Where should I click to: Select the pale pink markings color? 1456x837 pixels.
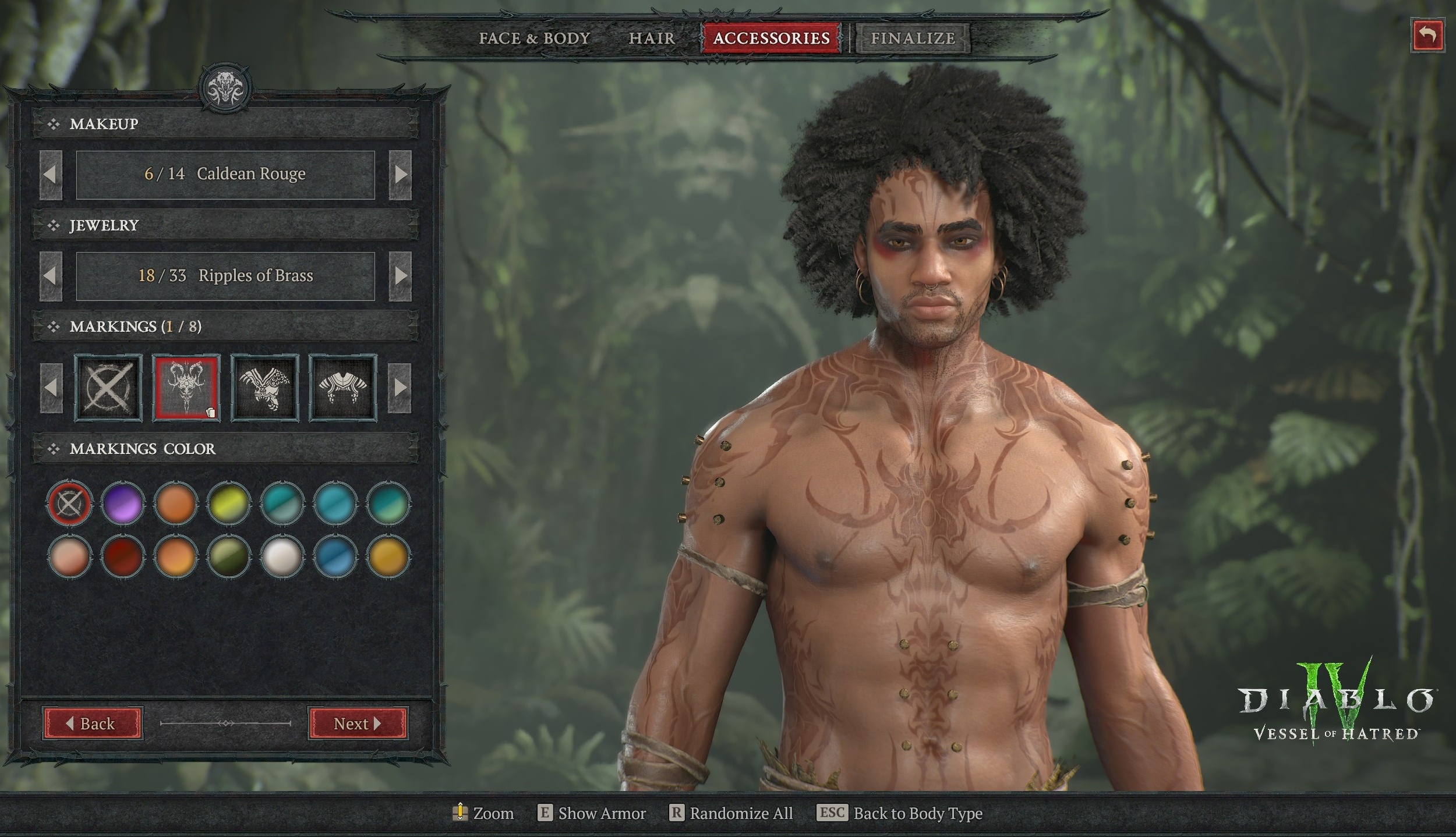click(x=69, y=556)
